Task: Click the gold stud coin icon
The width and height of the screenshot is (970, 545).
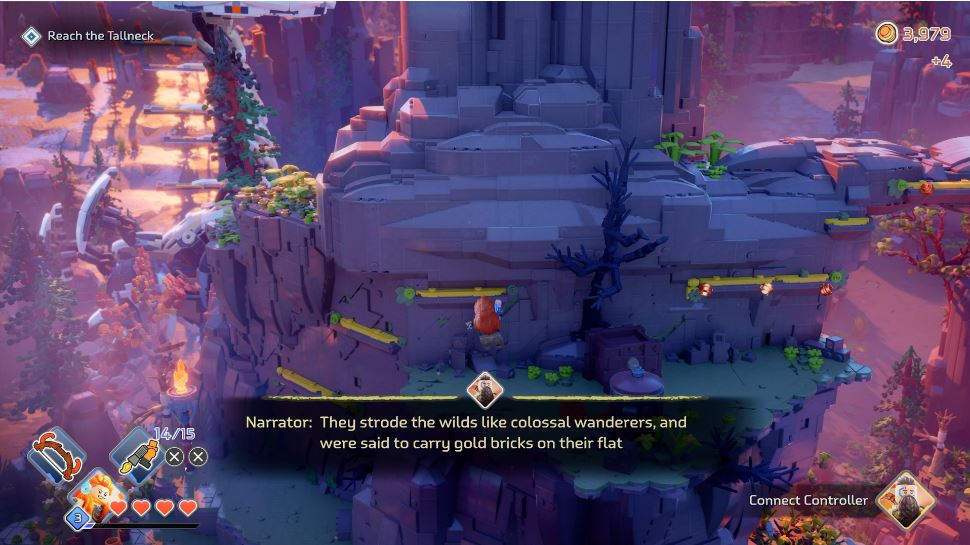Action: [x=887, y=34]
